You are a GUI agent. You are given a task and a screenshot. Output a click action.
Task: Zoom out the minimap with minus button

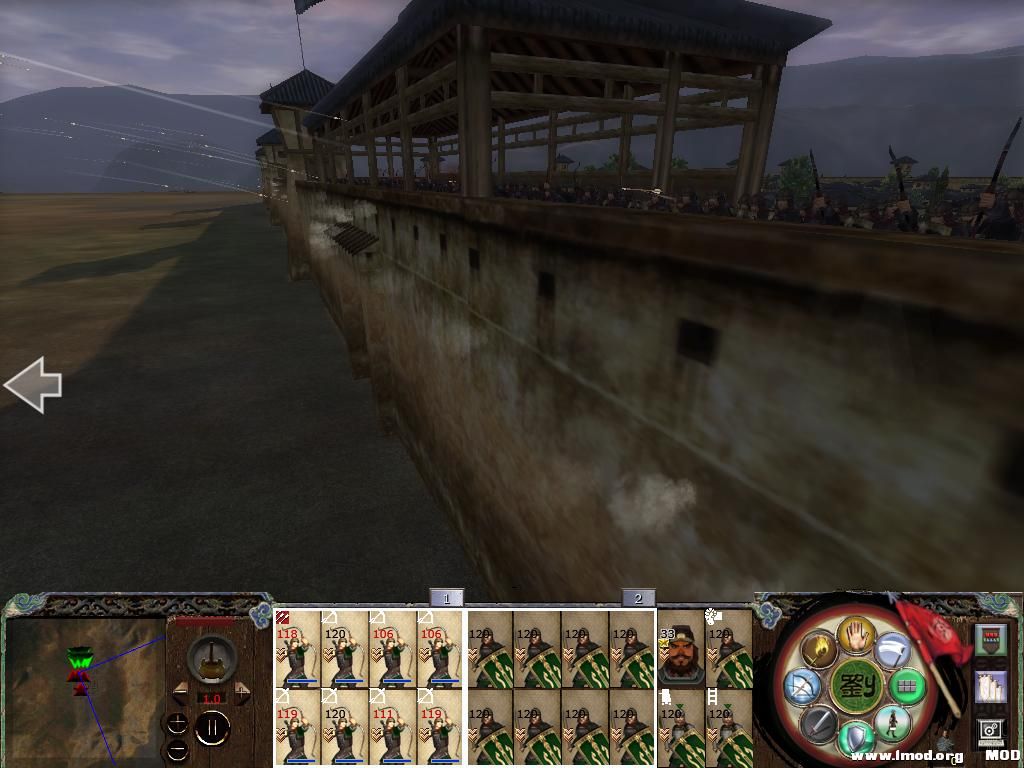[177, 749]
